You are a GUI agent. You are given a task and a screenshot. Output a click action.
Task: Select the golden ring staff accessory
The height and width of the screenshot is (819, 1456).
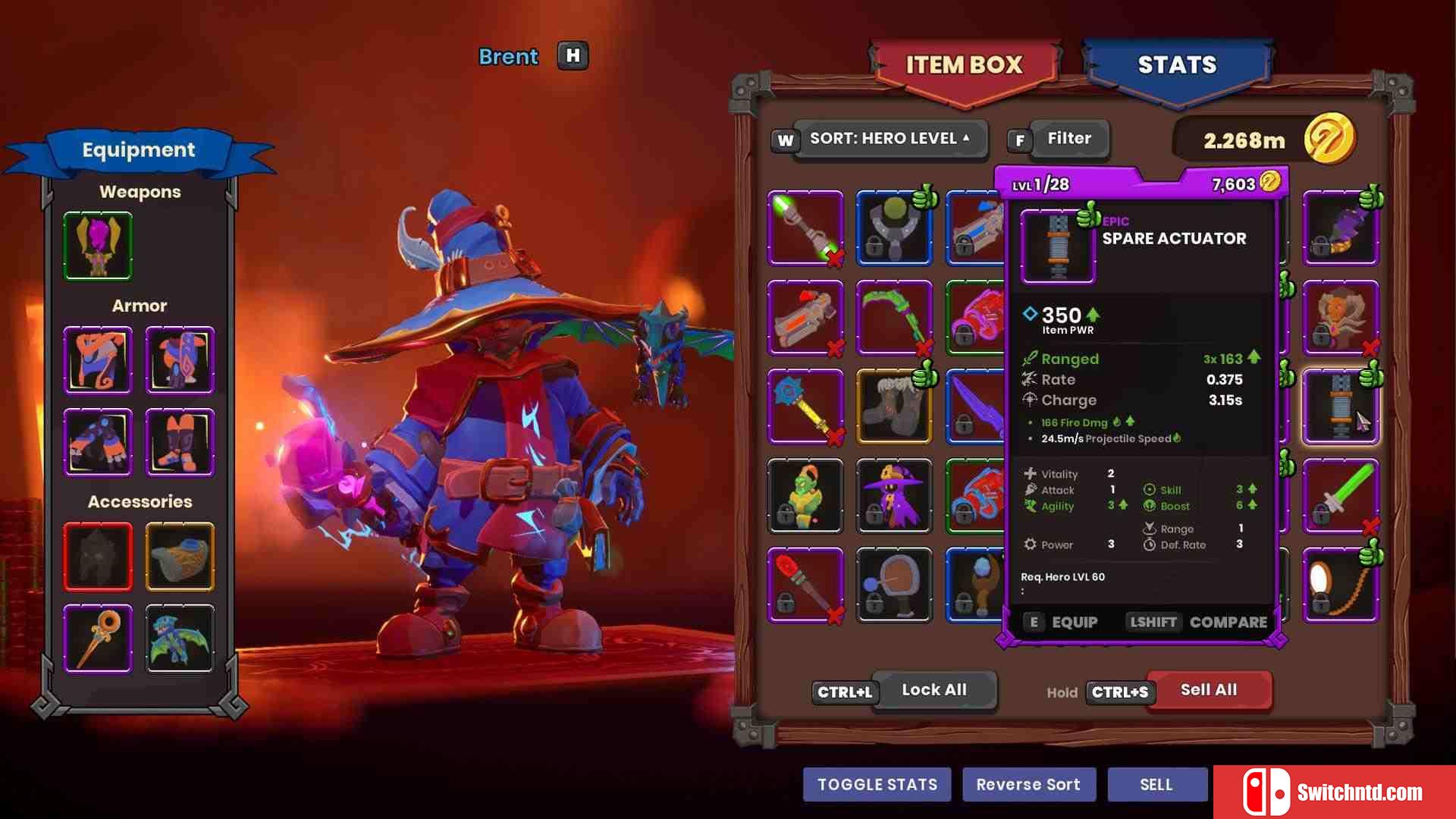(x=98, y=639)
